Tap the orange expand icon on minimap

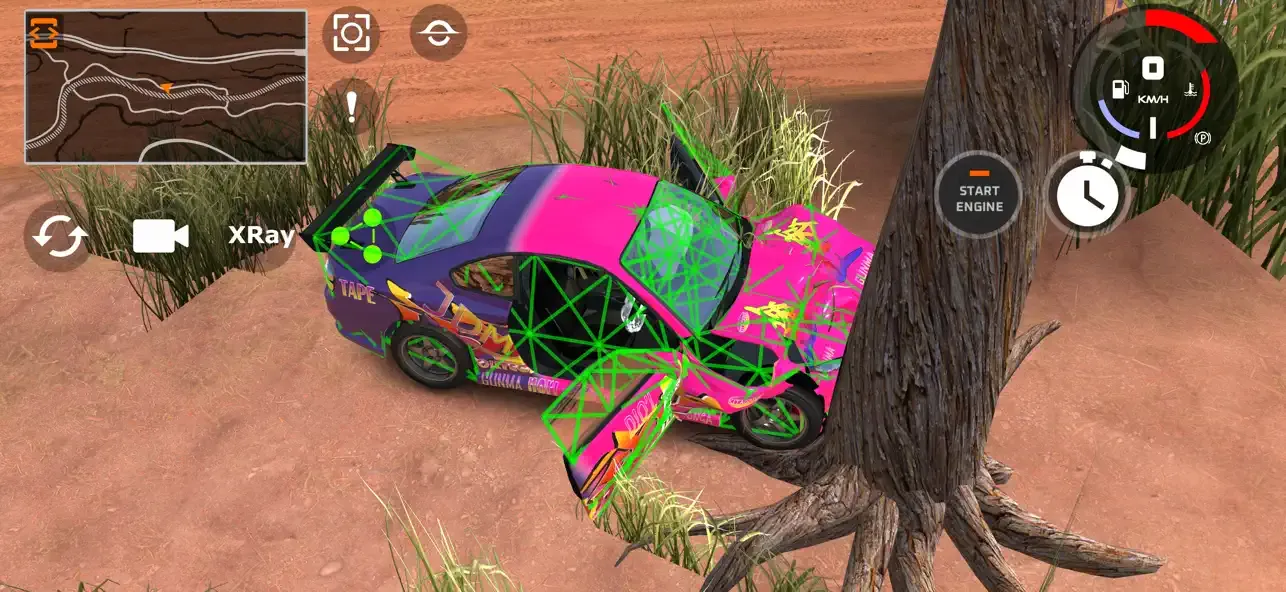tap(44, 33)
